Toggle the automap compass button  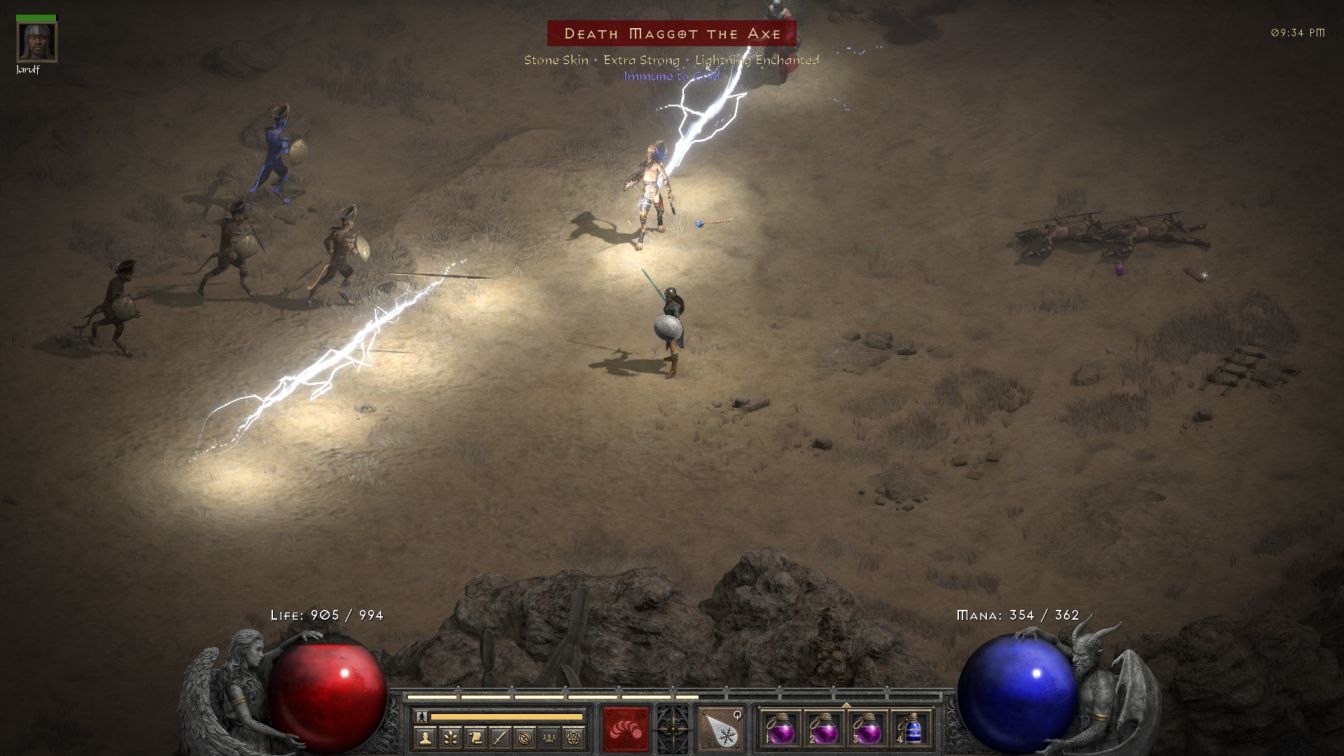[524, 737]
